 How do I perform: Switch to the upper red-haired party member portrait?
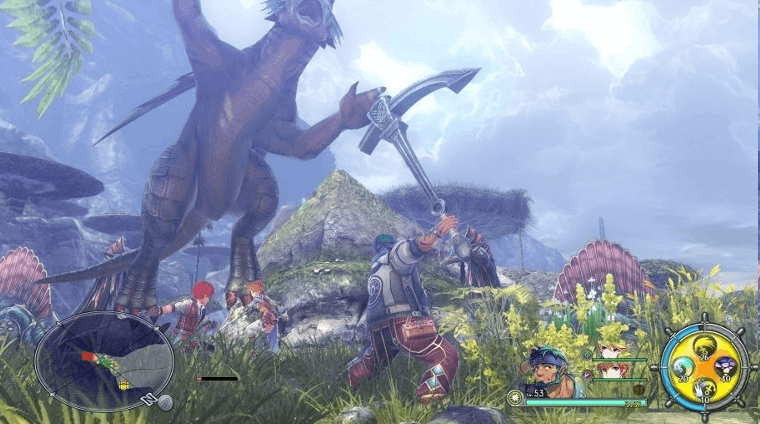click(x=611, y=351)
